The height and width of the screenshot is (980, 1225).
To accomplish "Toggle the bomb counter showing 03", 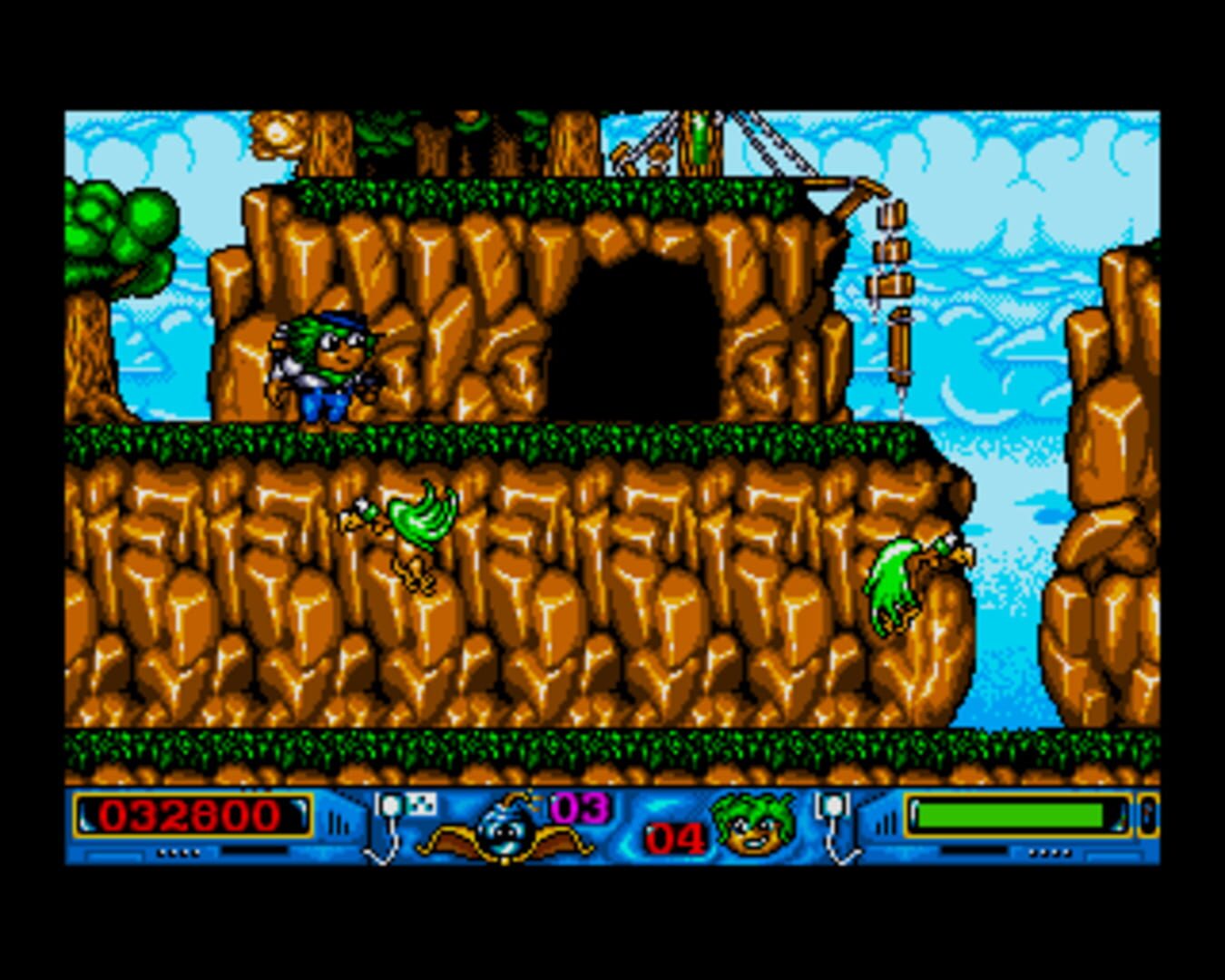I will point(582,806).
